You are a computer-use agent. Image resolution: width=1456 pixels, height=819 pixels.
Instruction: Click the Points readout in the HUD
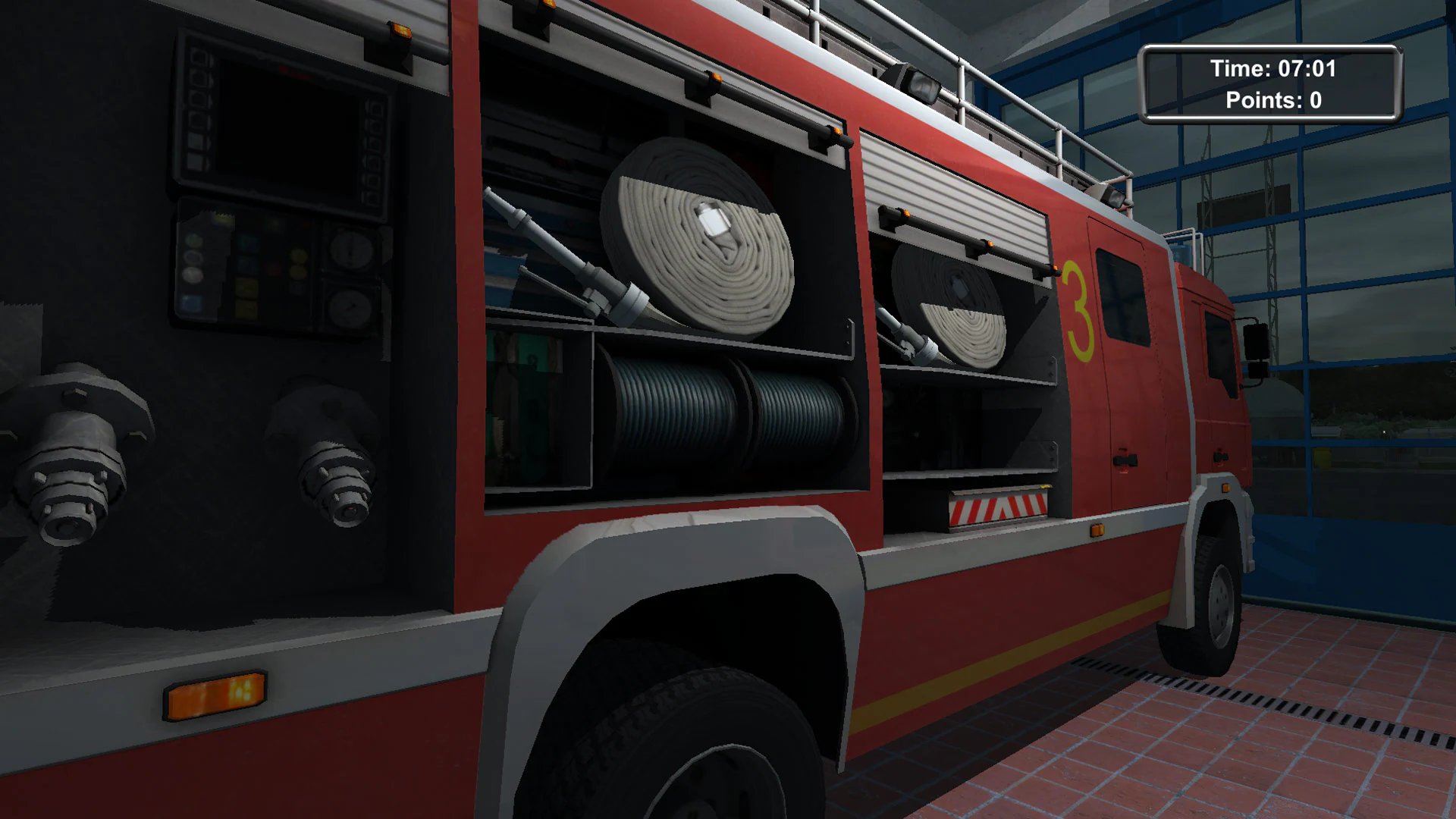(x=1273, y=100)
